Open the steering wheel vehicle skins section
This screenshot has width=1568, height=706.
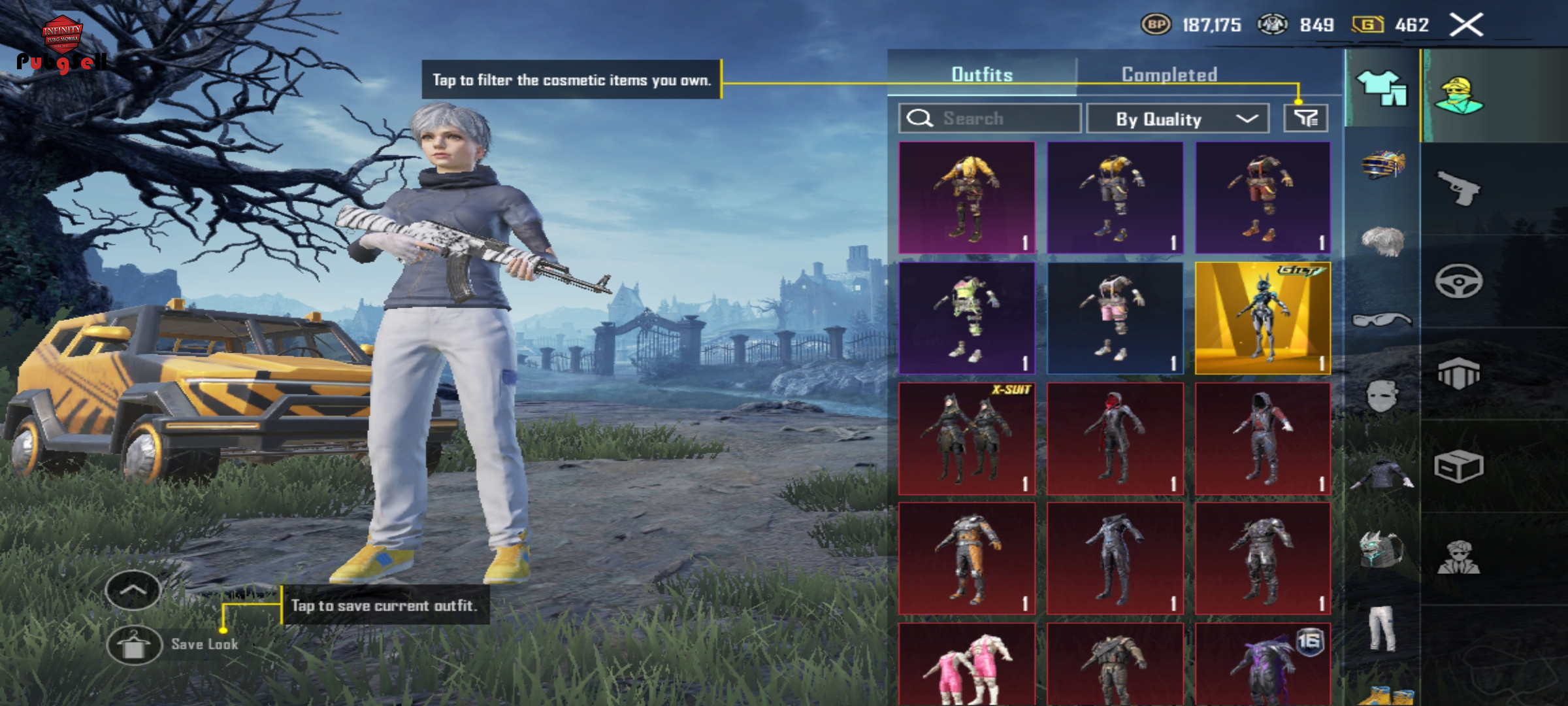point(1458,281)
